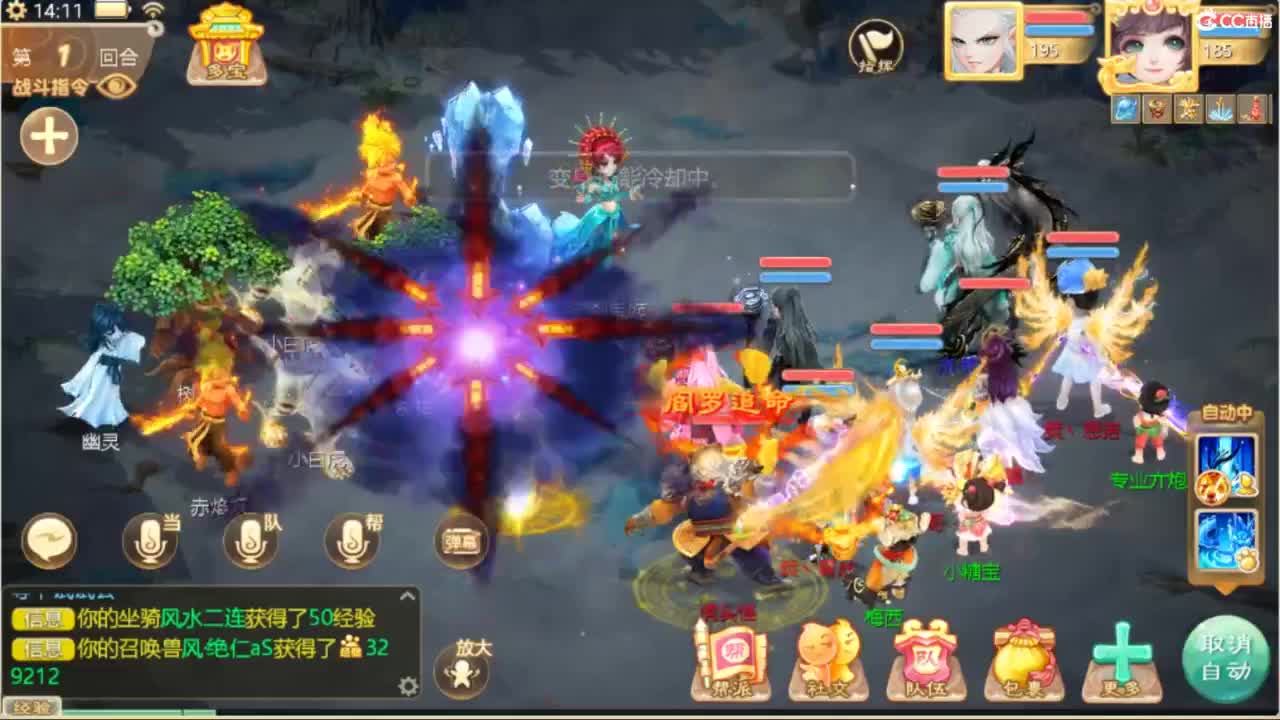The width and height of the screenshot is (1280, 720).
Task: Expand the plus button below the round counter
Action: pos(46,136)
